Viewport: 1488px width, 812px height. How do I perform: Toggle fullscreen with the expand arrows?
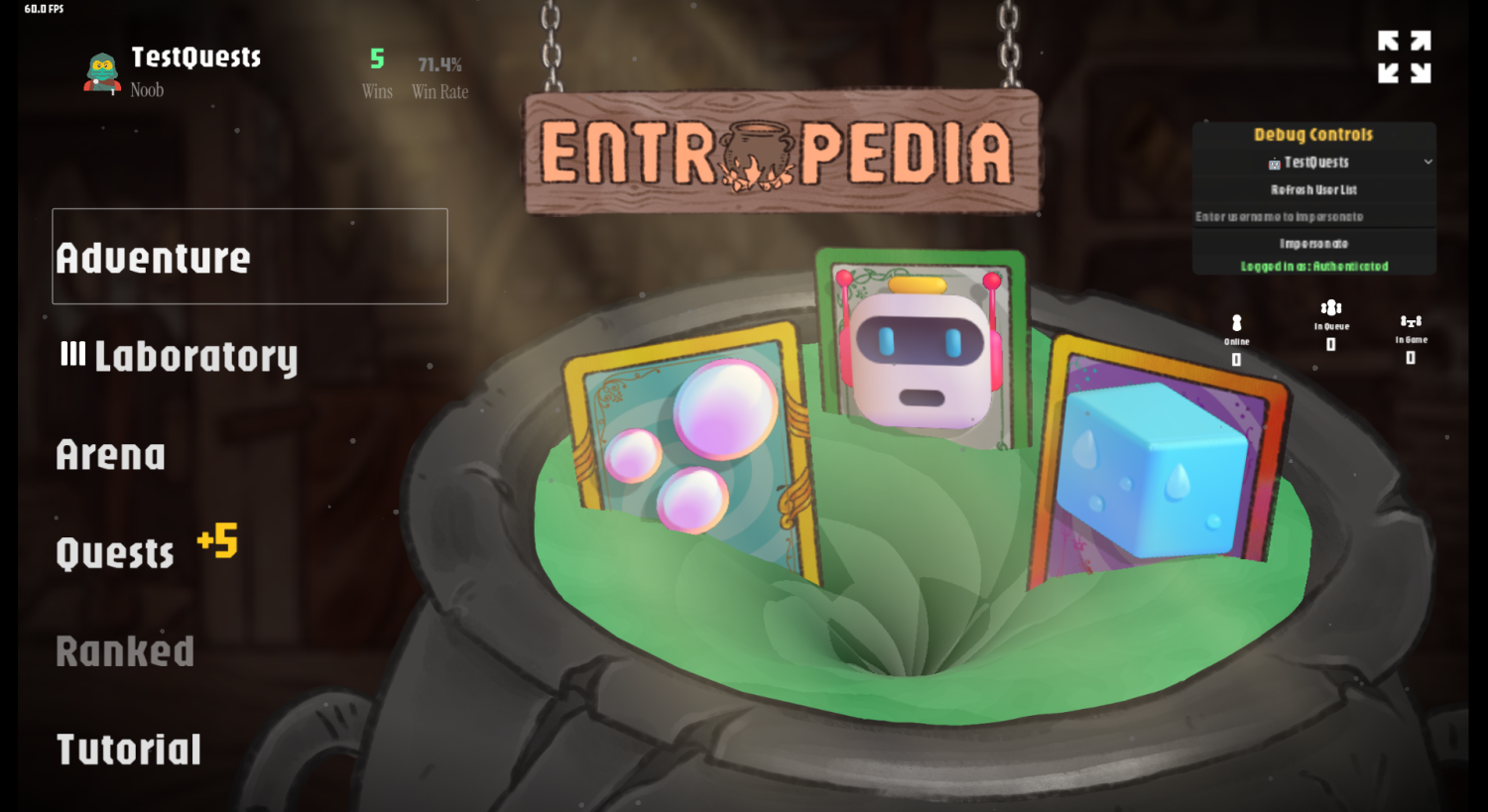click(x=1405, y=58)
